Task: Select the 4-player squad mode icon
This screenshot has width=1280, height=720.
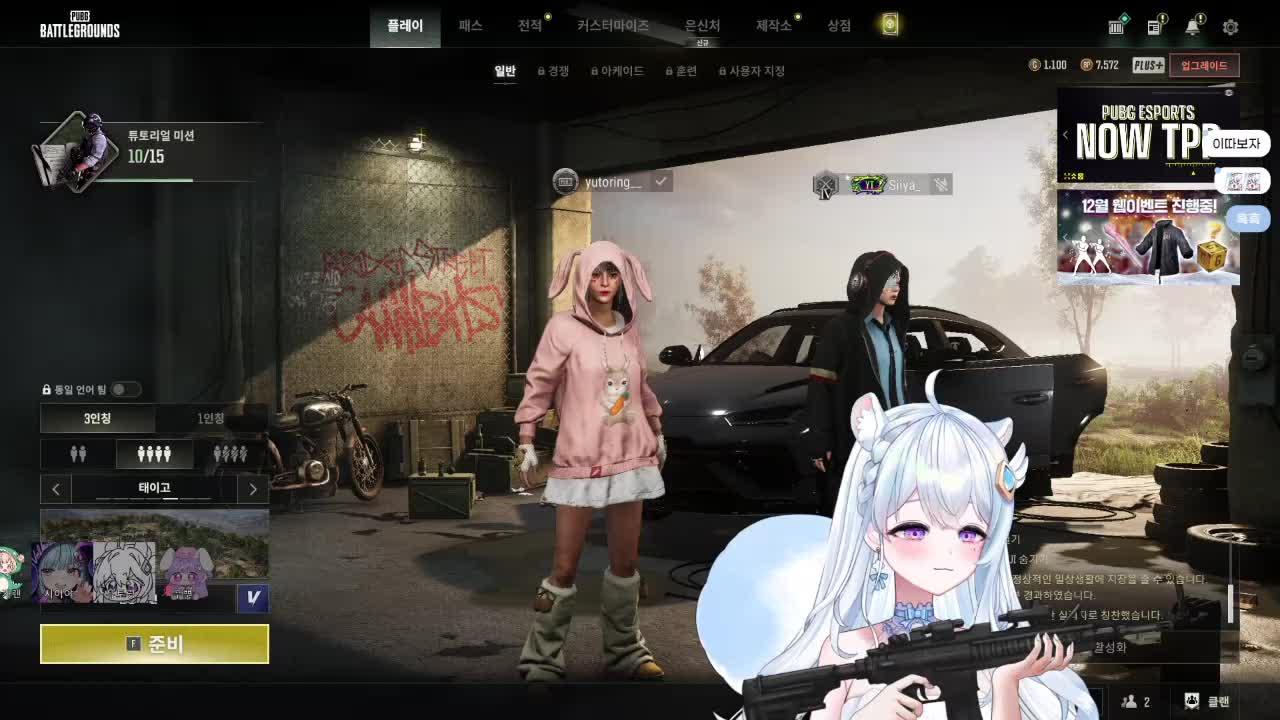Action: pyautogui.click(x=156, y=453)
